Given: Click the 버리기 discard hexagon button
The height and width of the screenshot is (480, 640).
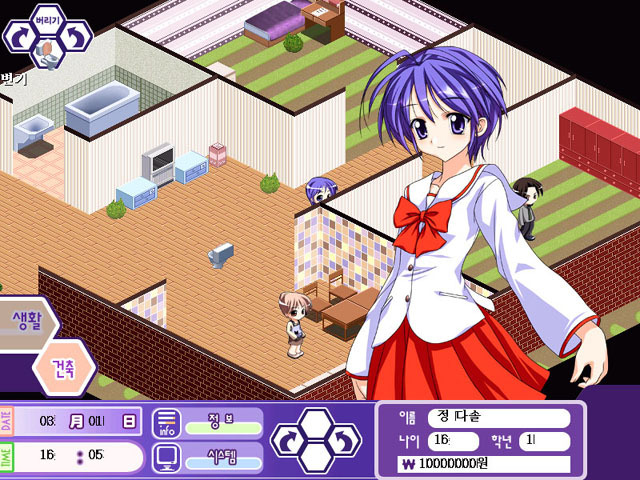Looking at the screenshot, I should tap(46, 19).
